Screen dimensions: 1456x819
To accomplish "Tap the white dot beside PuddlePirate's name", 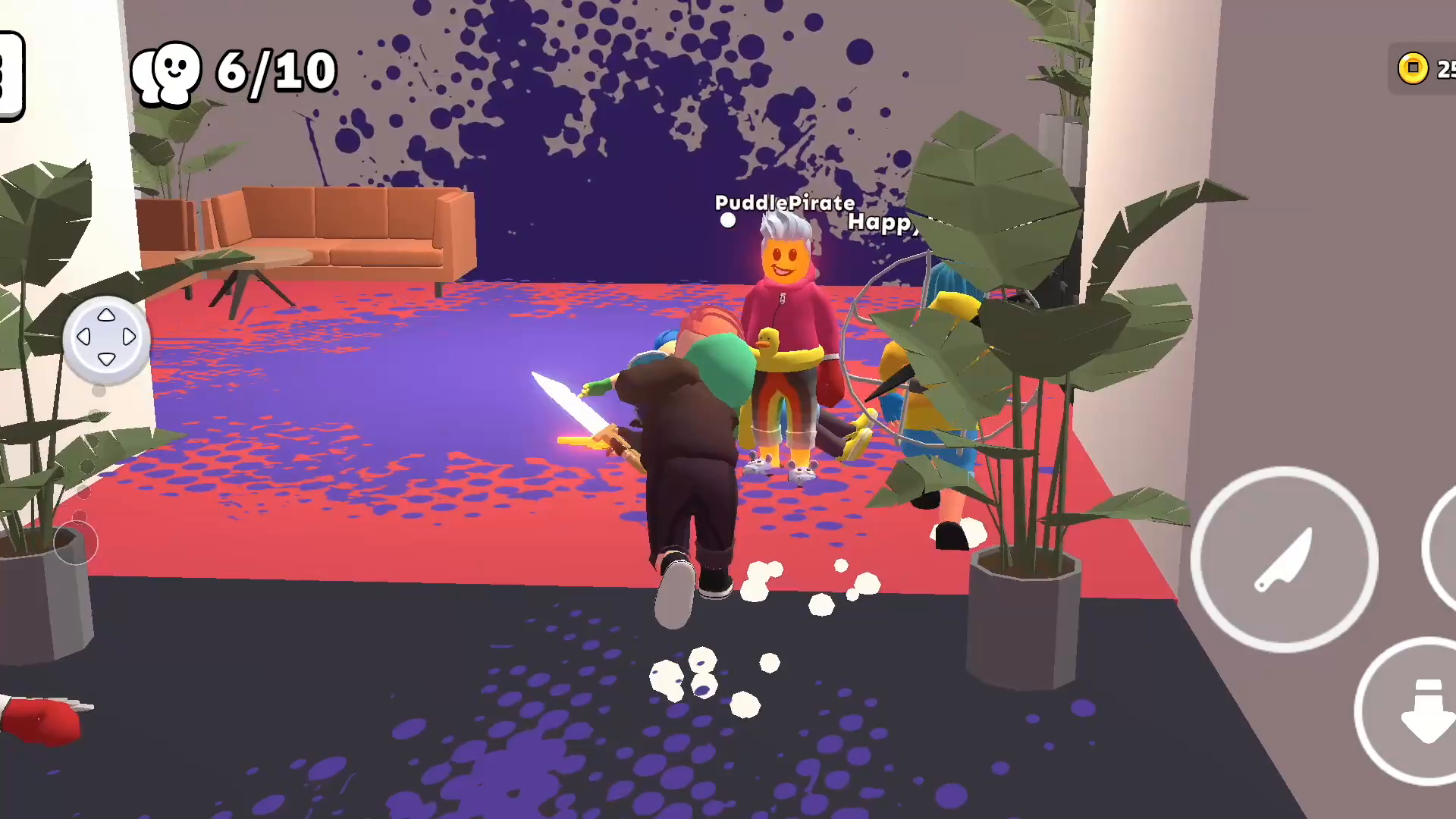I will 728,221.
